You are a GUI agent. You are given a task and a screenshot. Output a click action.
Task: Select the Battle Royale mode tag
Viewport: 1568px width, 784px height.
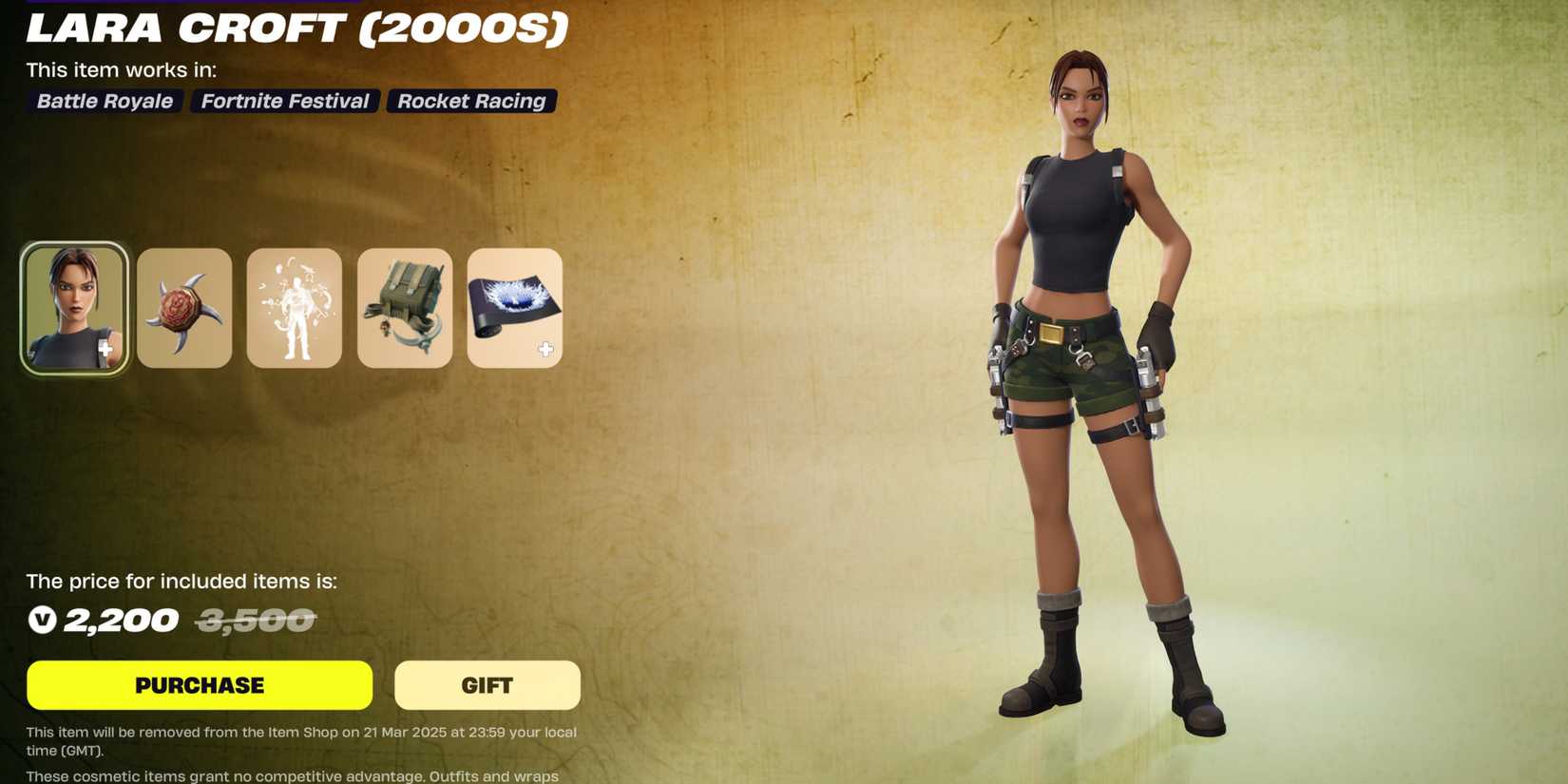click(104, 101)
